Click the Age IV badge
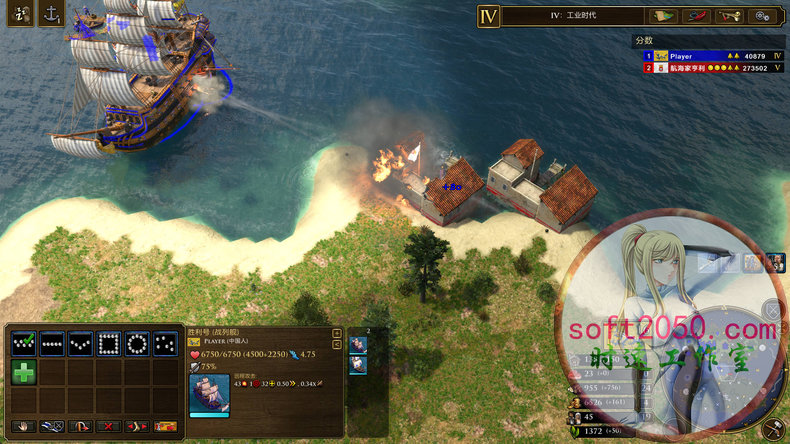The image size is (790, 444). click(488, 16)
